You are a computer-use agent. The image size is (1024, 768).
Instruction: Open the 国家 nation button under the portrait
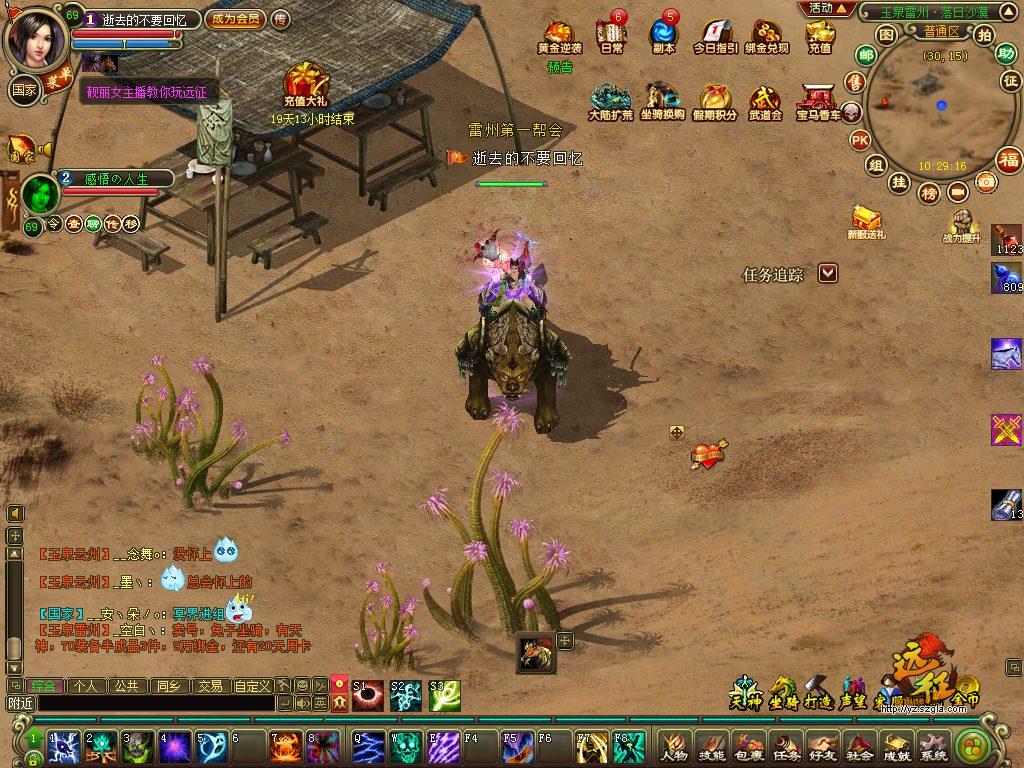[24, 89]
